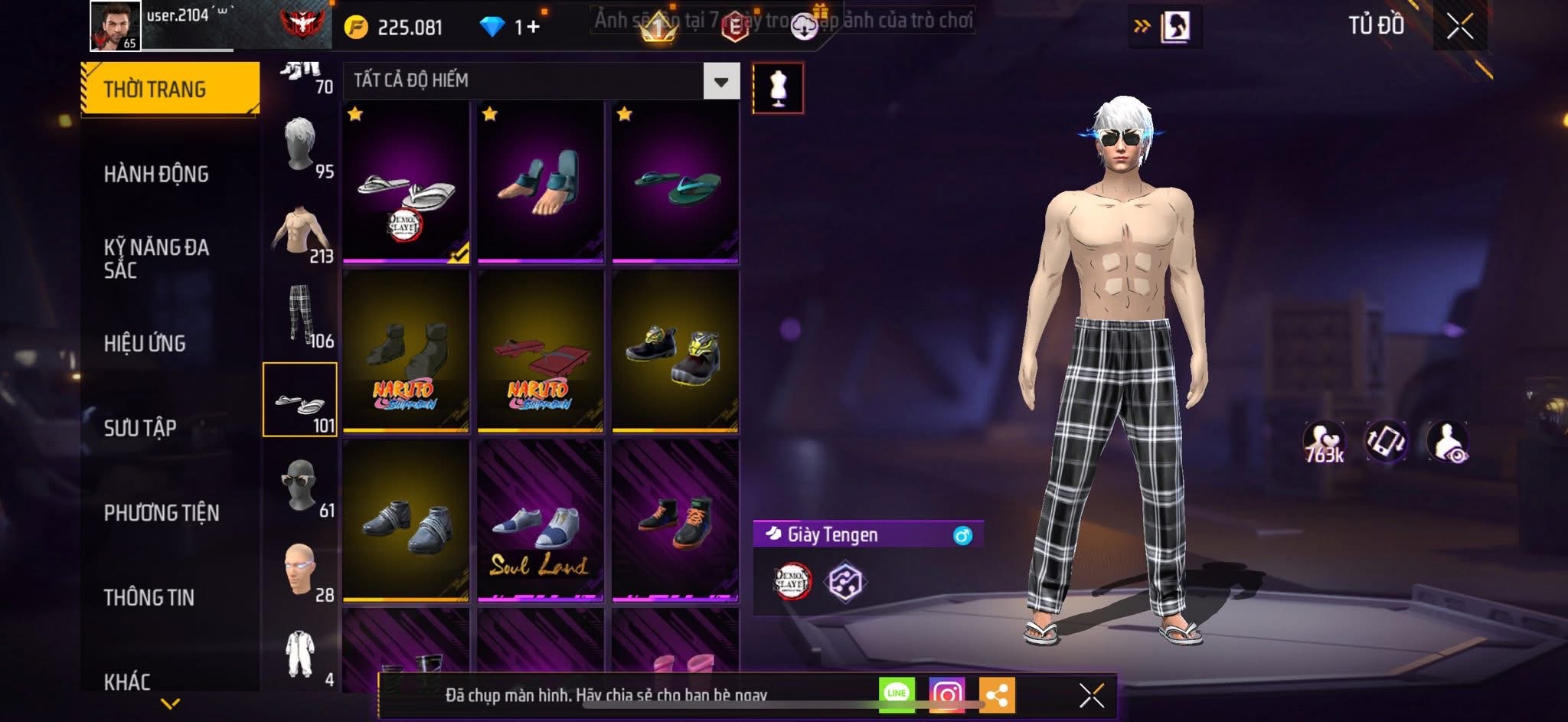Go to the Sưu Tập tab

point(140,427)
